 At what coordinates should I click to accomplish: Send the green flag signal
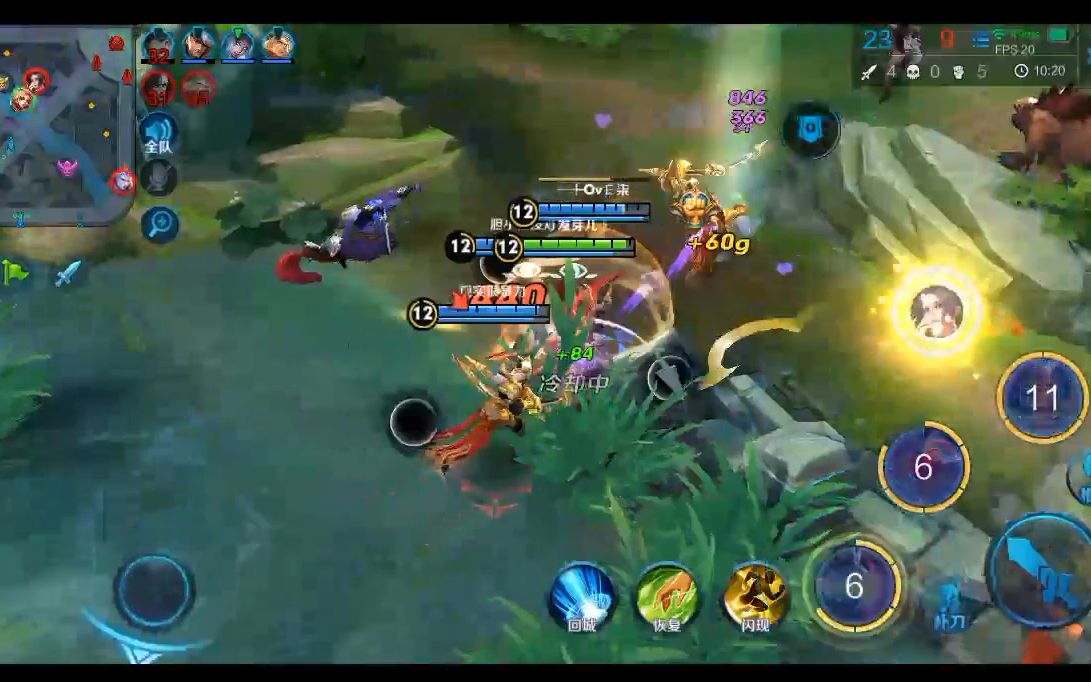pos(14,271)
